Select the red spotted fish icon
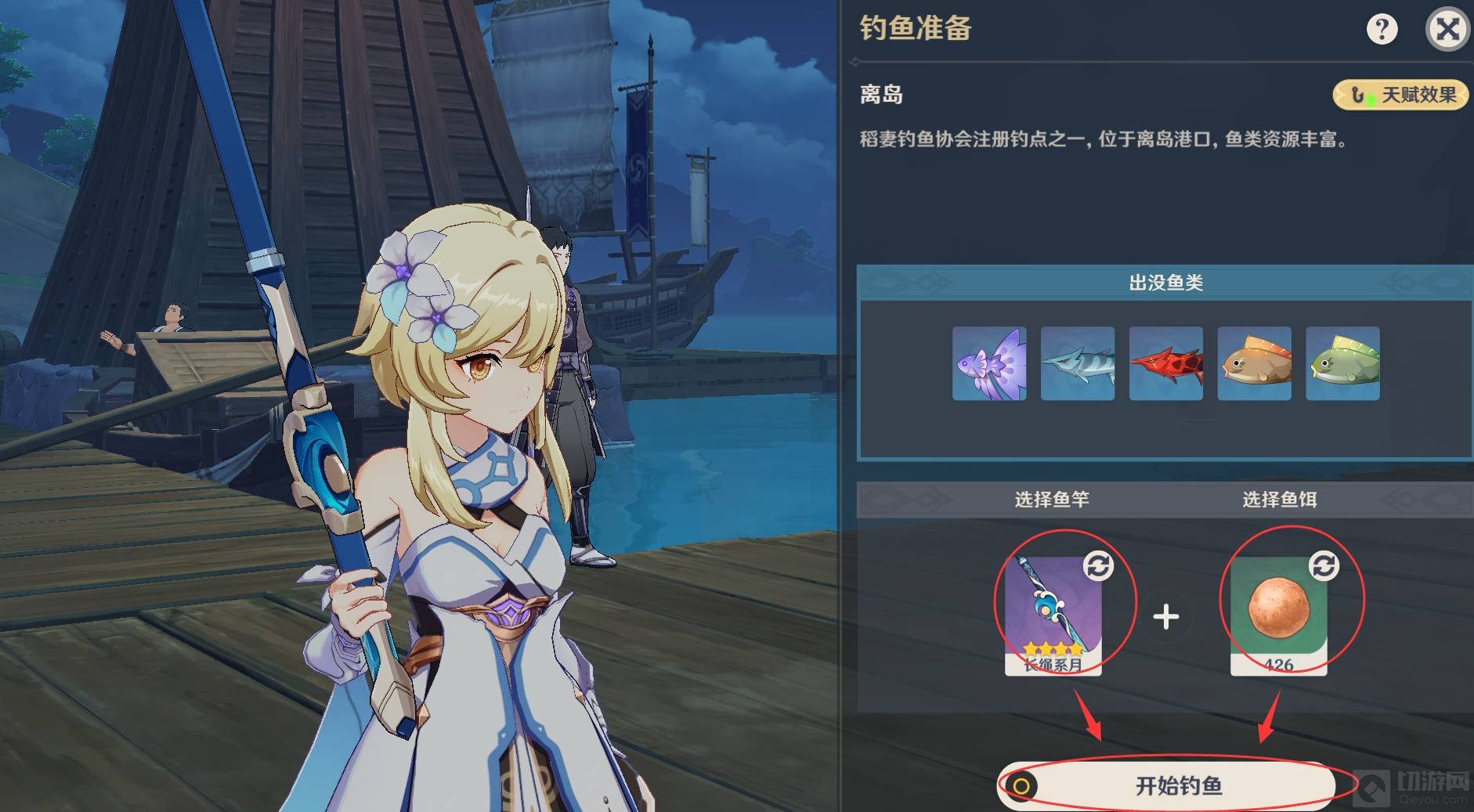Viewport: 1474px width, 812px height. click(x=1166, y=363)
